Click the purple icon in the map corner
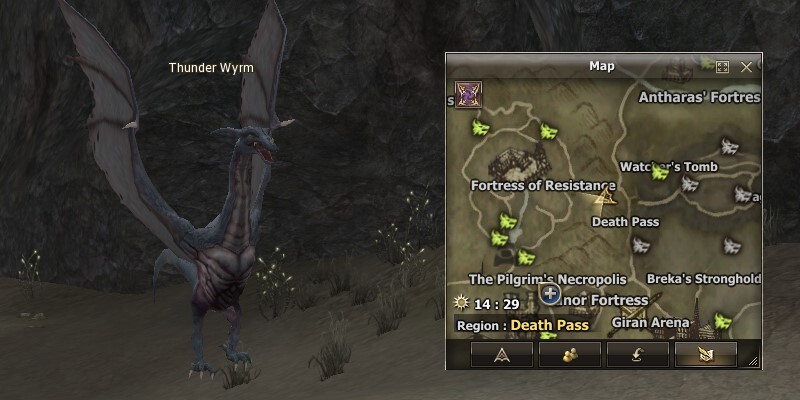The image size is (800, 400). [466, 93]
